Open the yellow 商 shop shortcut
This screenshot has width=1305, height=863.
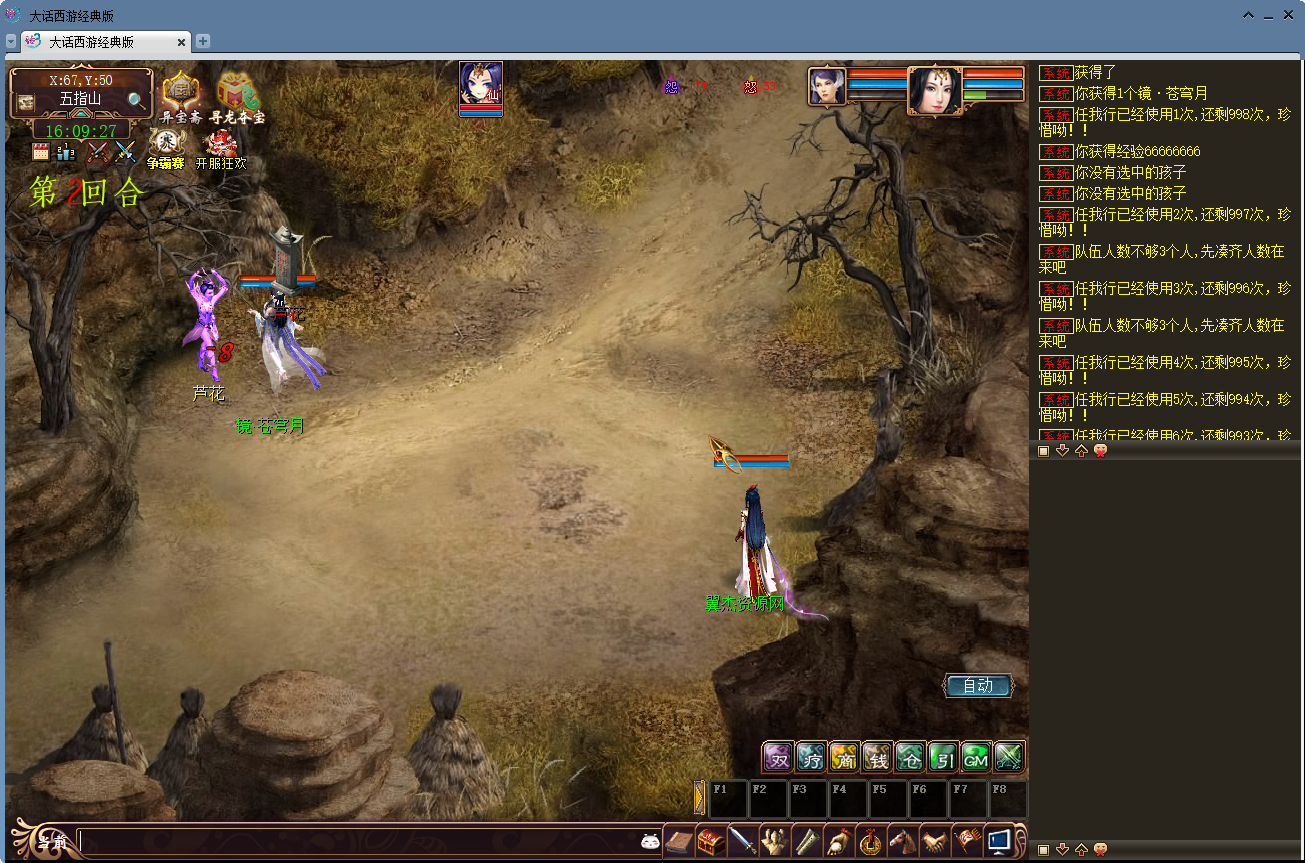(x=844, y=757)
